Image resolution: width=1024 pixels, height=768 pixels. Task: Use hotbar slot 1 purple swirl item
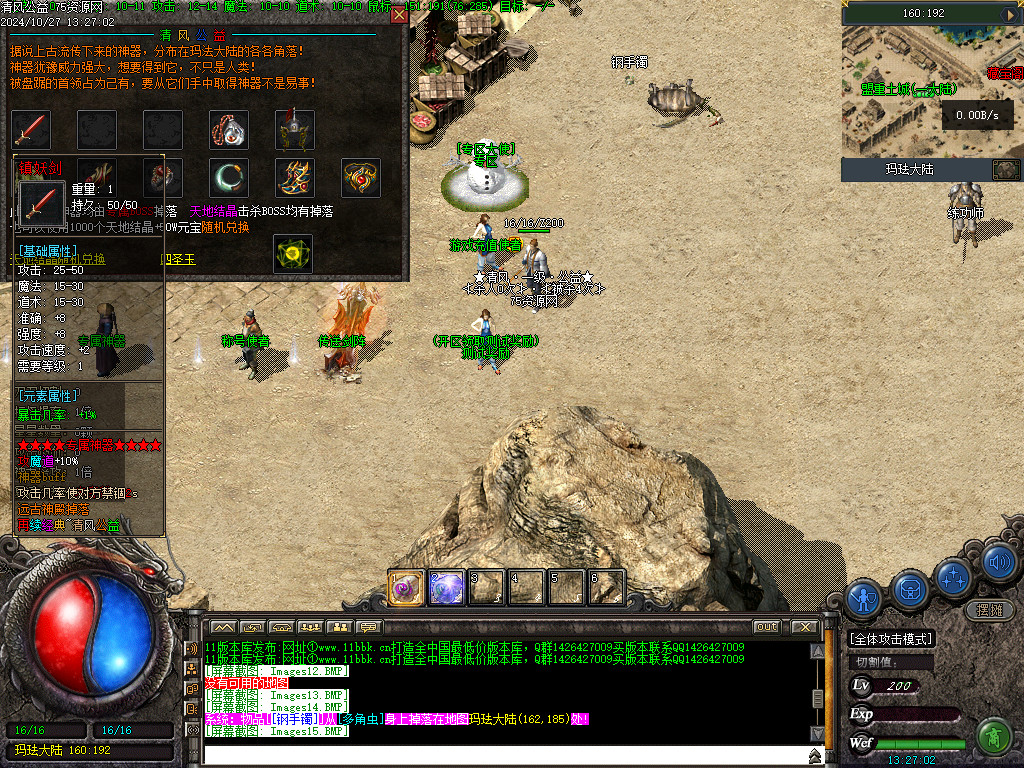coord(406,587)
